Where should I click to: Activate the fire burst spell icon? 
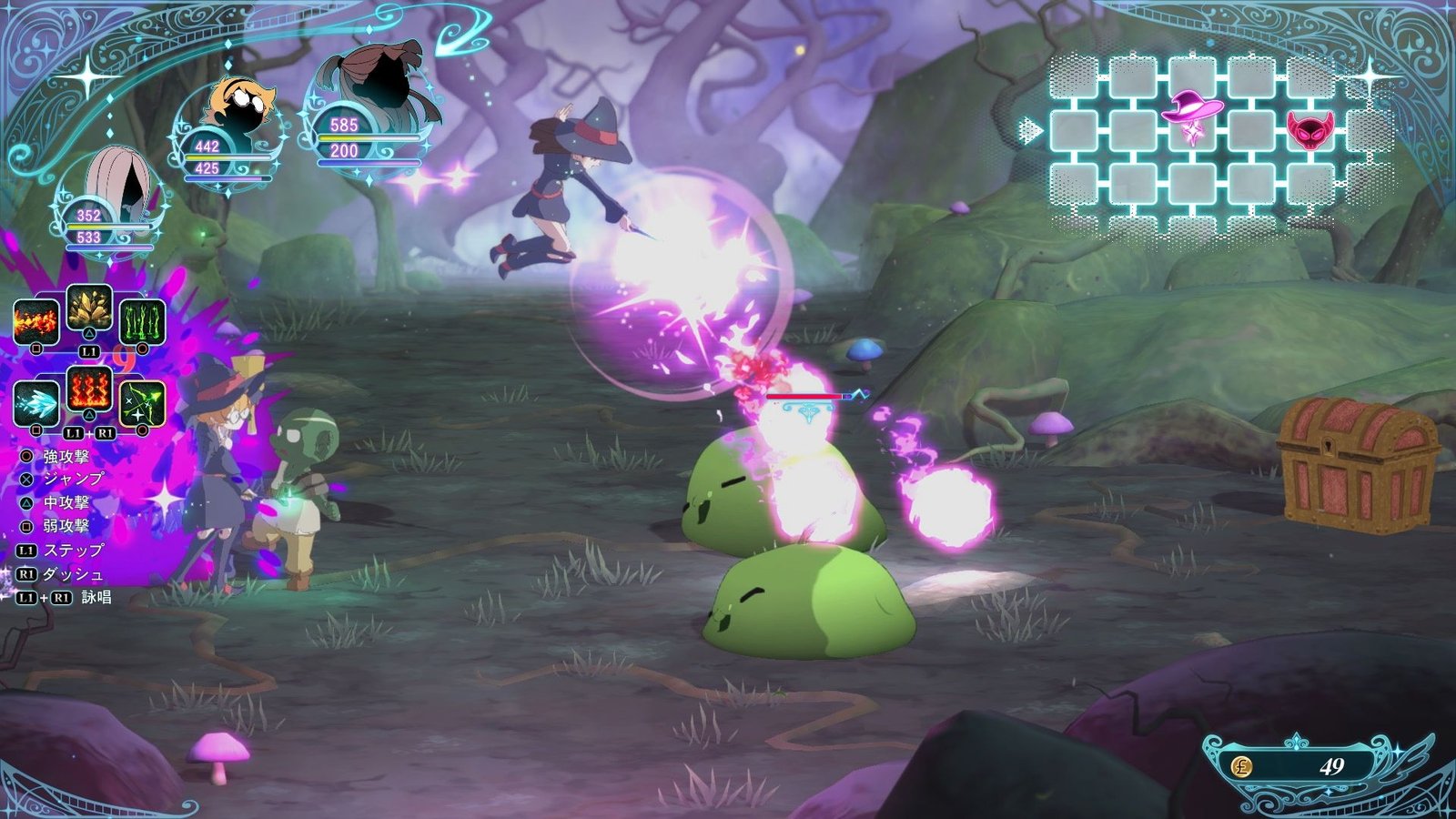36,322
